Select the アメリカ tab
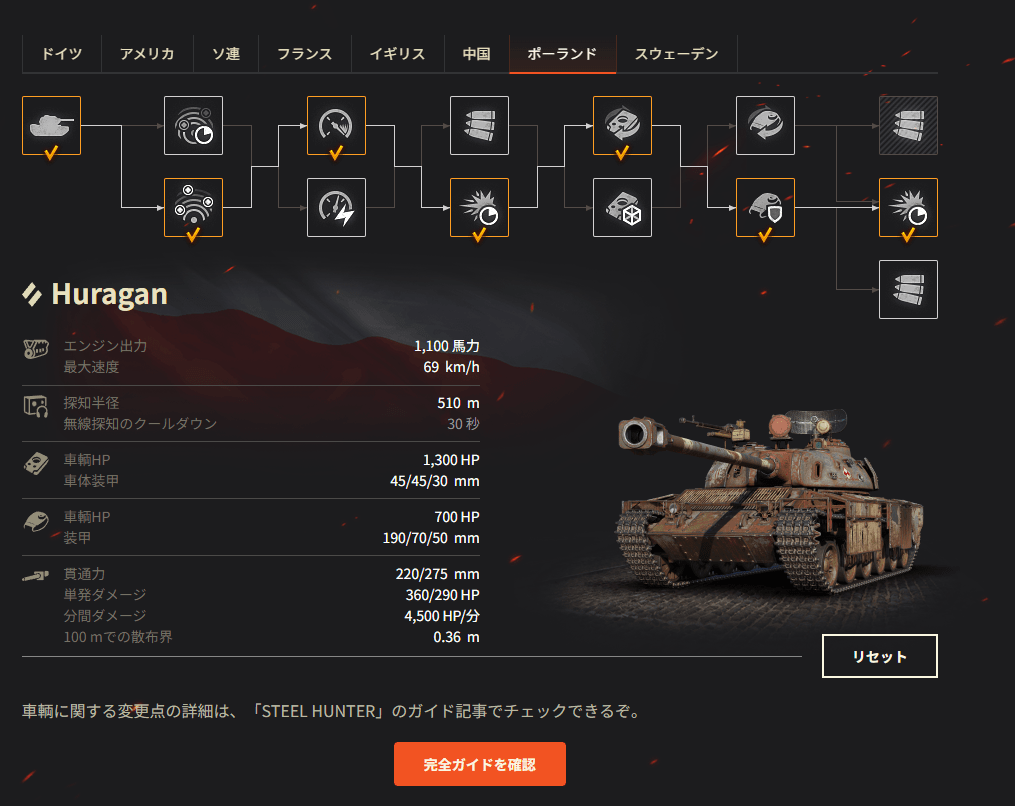 (147, 54)
